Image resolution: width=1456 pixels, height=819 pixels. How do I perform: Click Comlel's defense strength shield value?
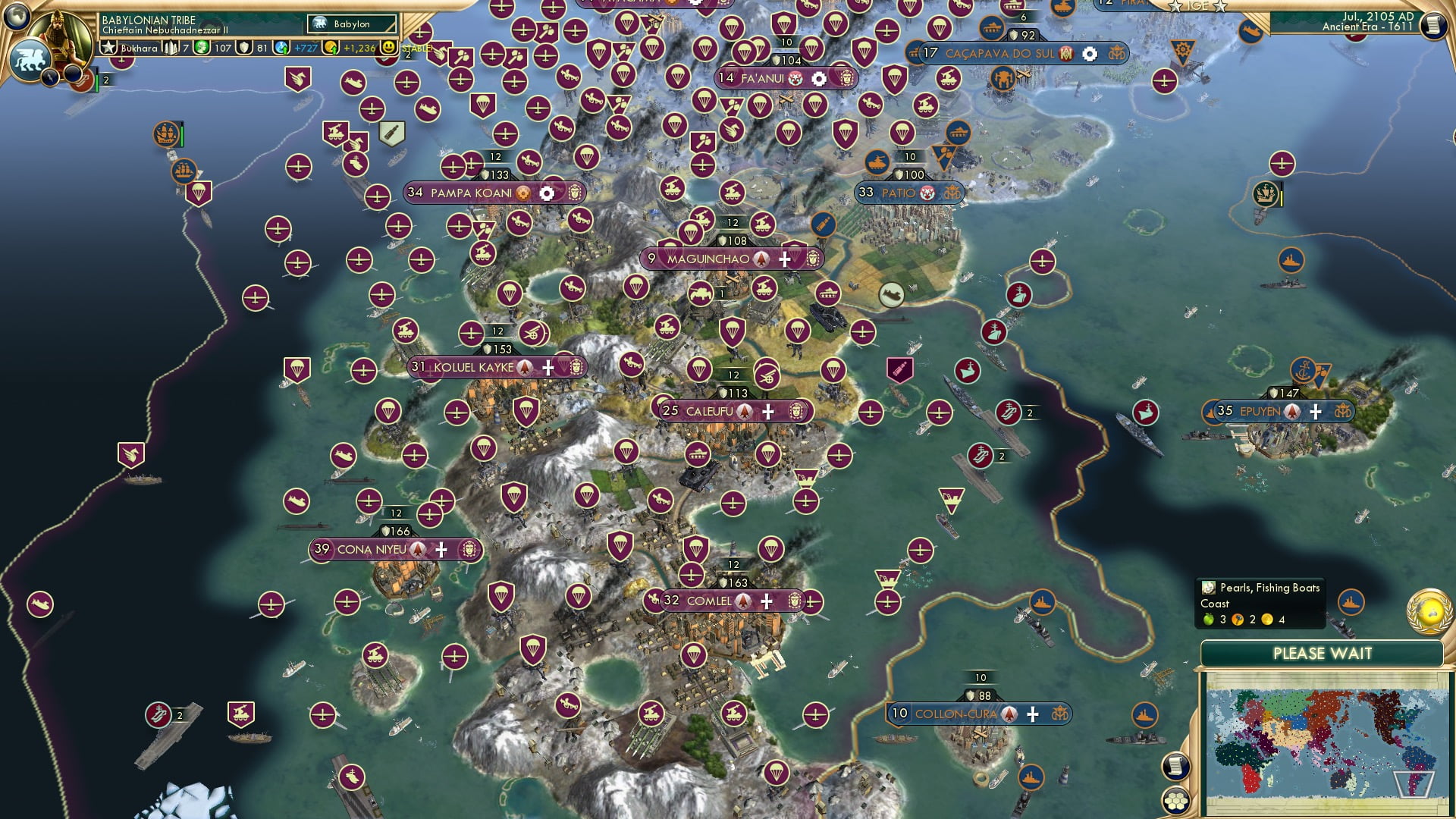(733, 584)
